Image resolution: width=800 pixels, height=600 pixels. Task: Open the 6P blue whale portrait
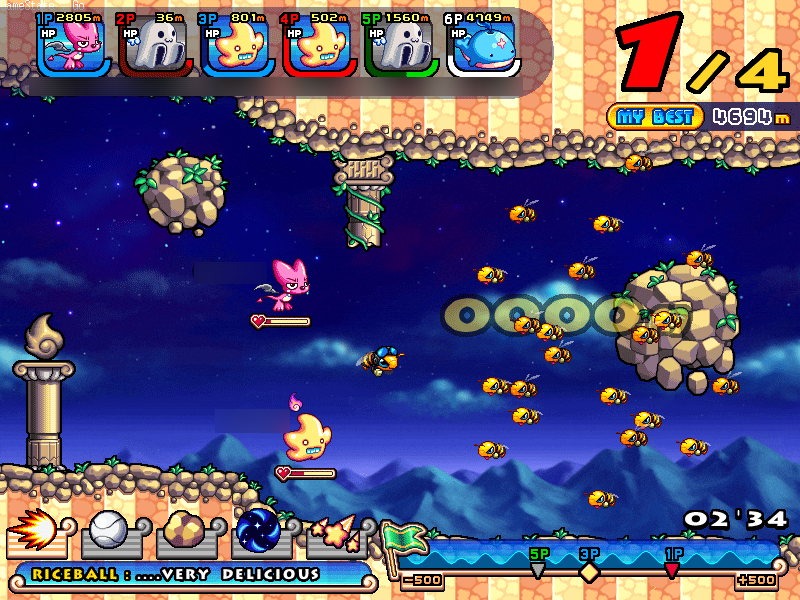pyautogui.click(x=483, y=46)
